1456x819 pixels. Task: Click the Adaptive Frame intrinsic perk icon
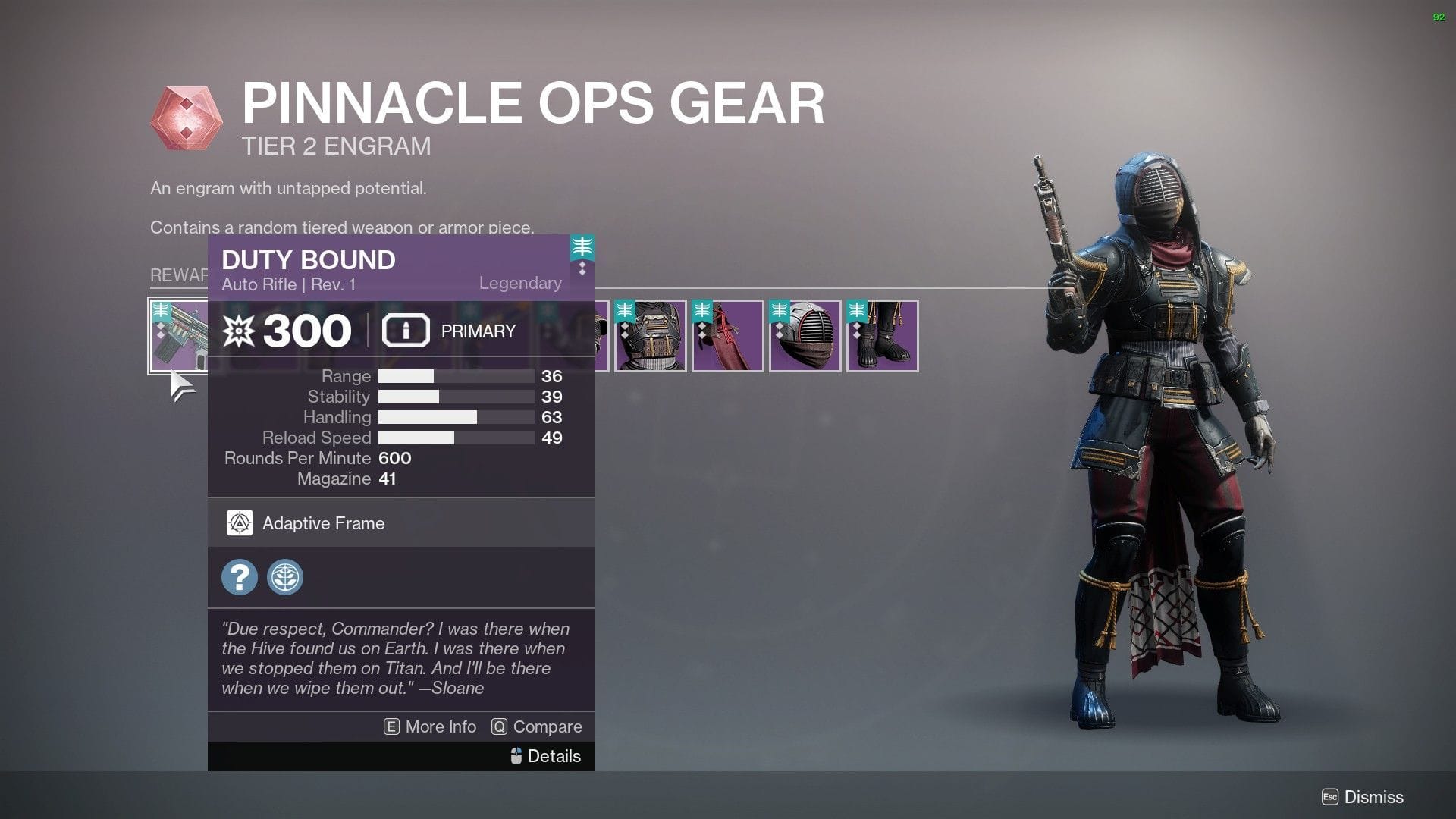pyautogui.click(x=240, y=522)
